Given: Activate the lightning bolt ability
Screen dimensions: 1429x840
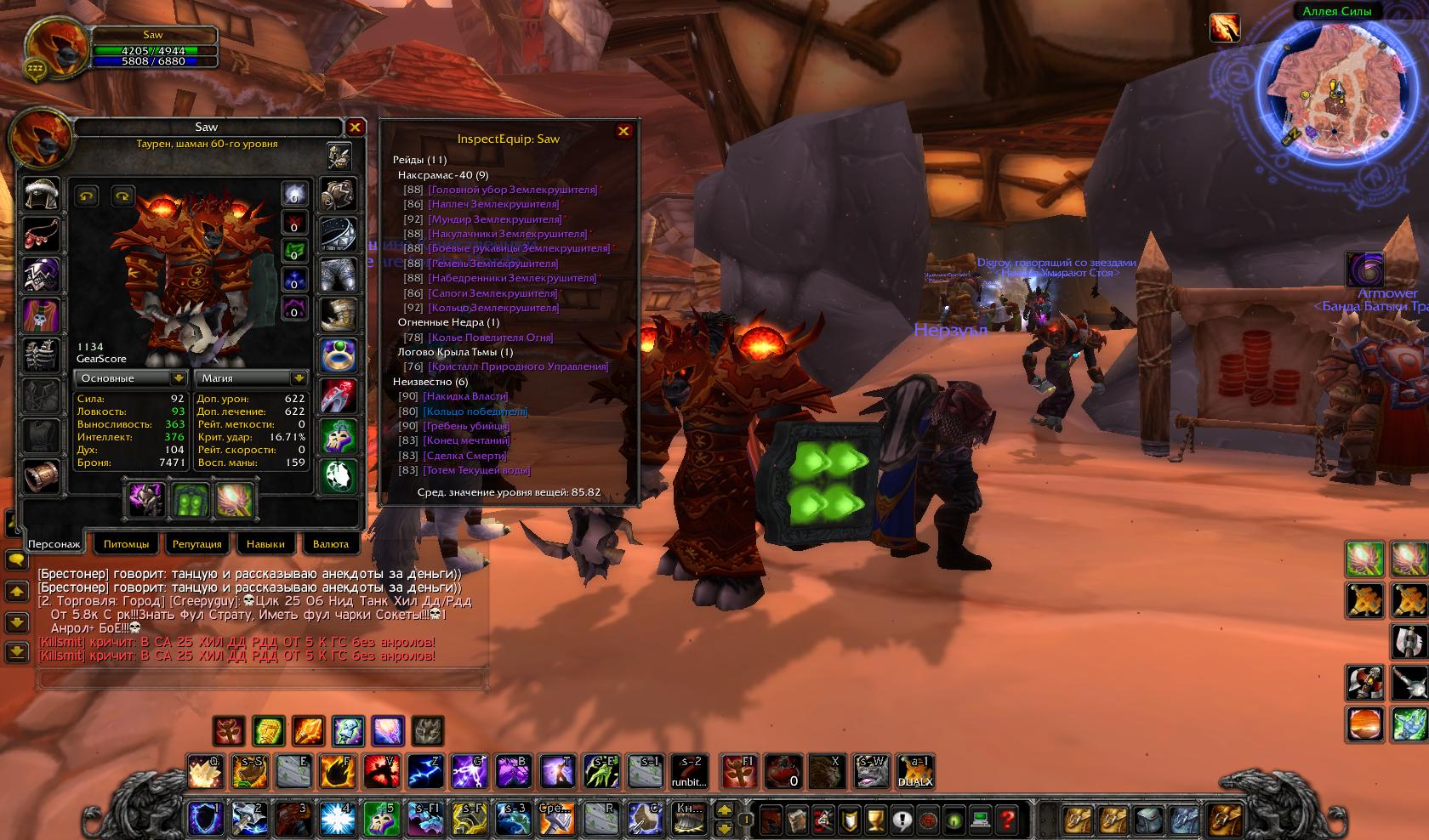Looking at the screenshot, I should [424, 772].
